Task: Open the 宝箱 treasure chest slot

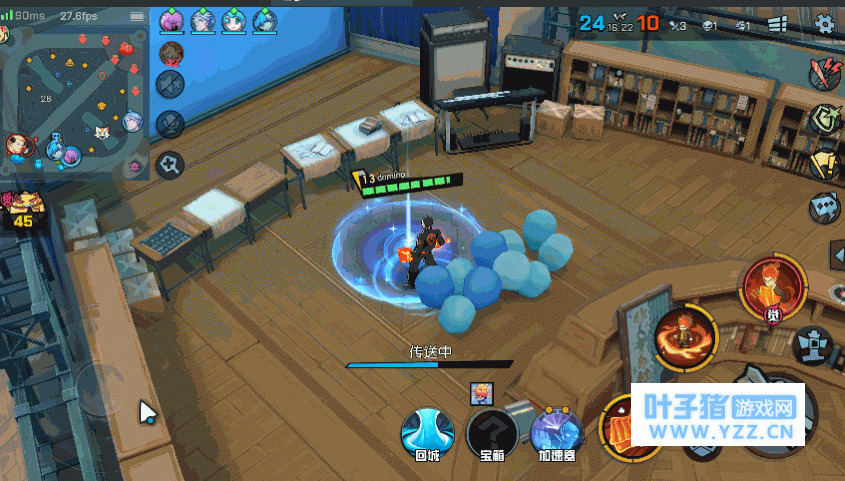Action: (x=492, y=430)
